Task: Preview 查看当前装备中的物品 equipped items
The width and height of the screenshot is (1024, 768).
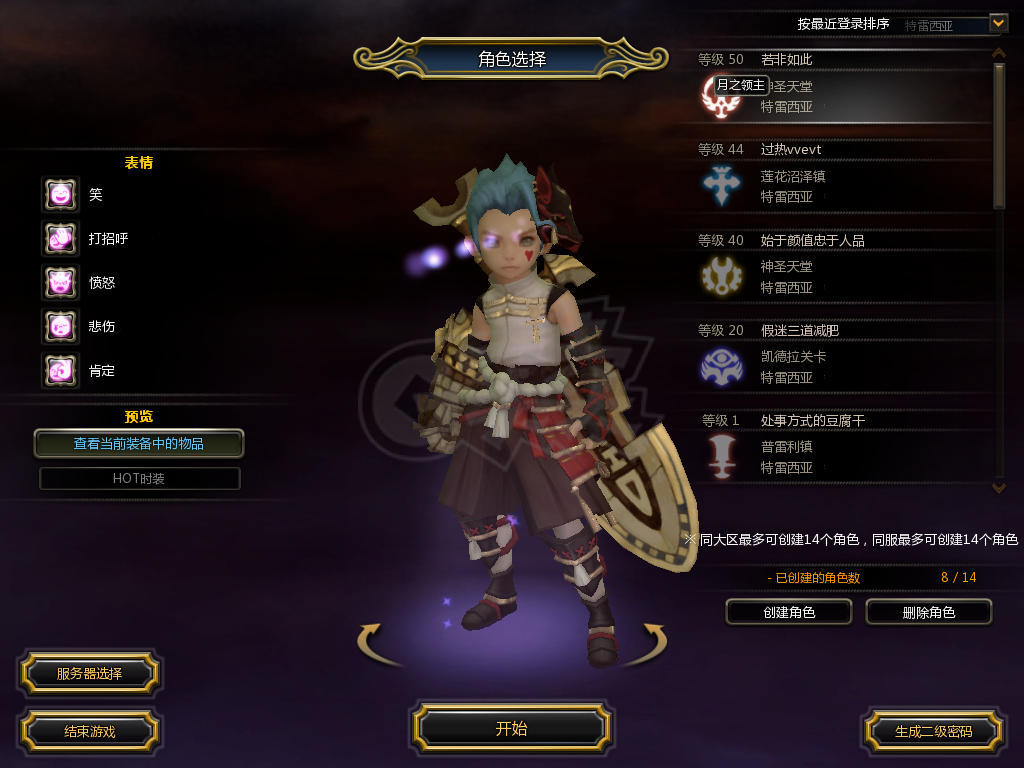Action: (139, 443)
